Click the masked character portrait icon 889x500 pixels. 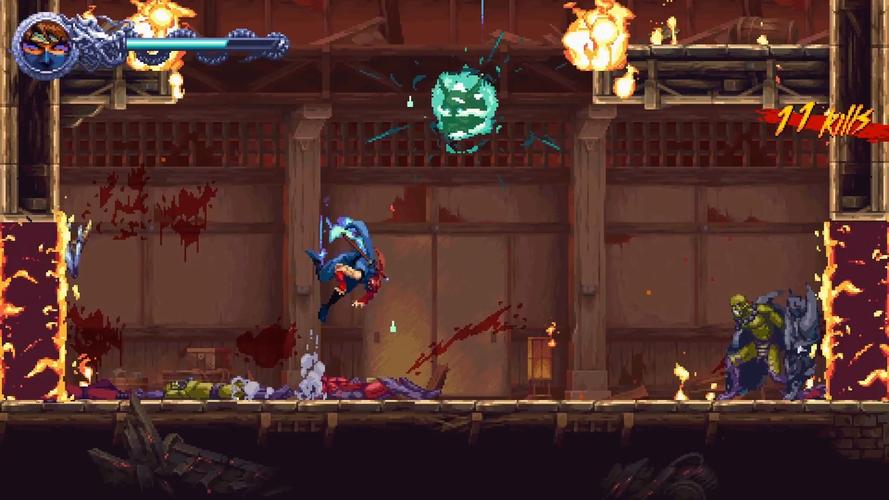tap(44, 42)
